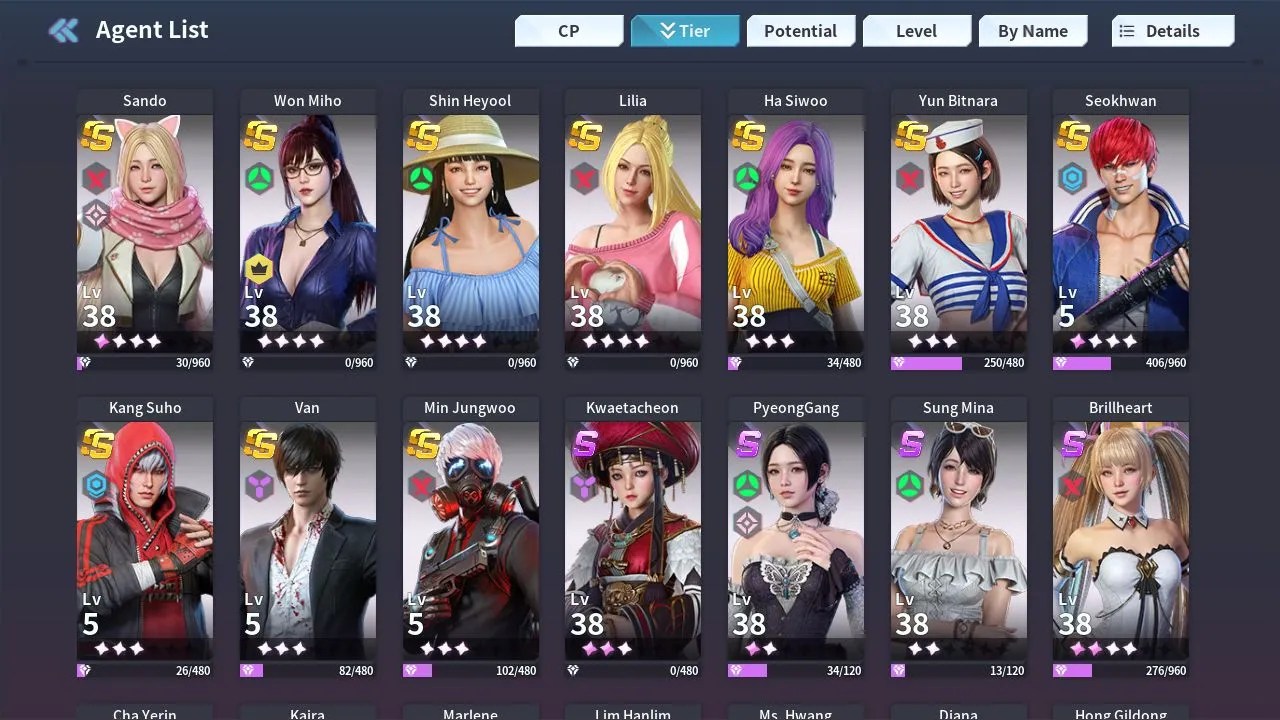Toggle the Details view
Screen dimensions: 1280x720
1172,31
